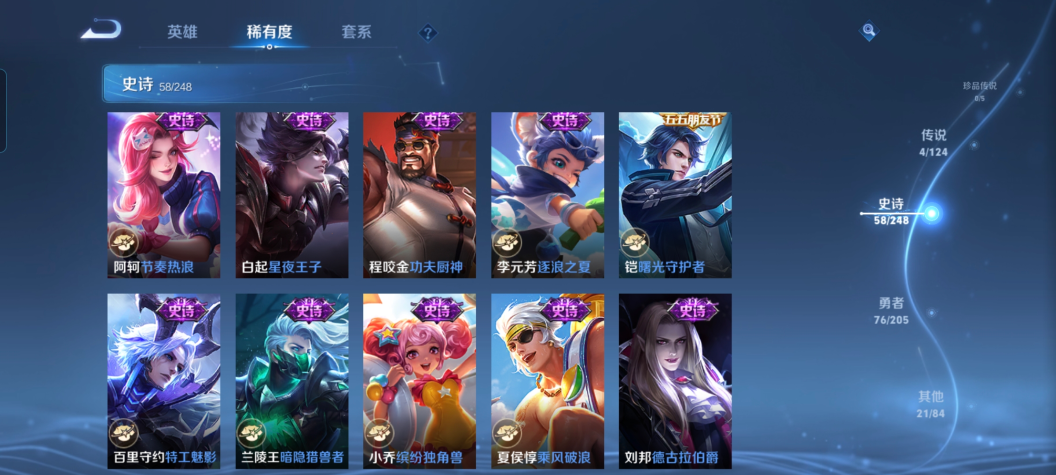1056x475 pixels.
Task: Switch to the 英雄 tab
Action: [x=182, y=32]
